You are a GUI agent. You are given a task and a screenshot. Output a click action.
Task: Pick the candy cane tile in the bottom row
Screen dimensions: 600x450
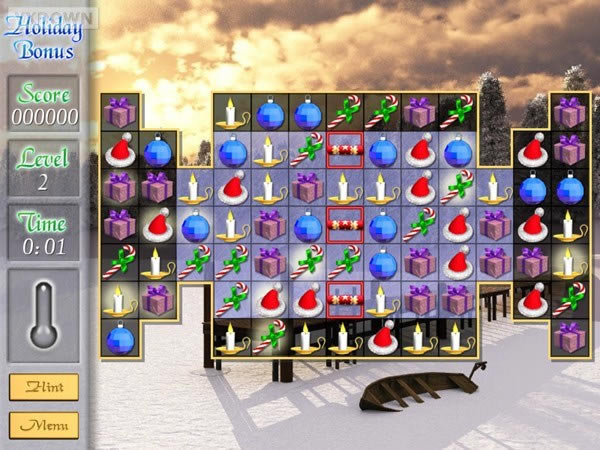coord(269,337)
